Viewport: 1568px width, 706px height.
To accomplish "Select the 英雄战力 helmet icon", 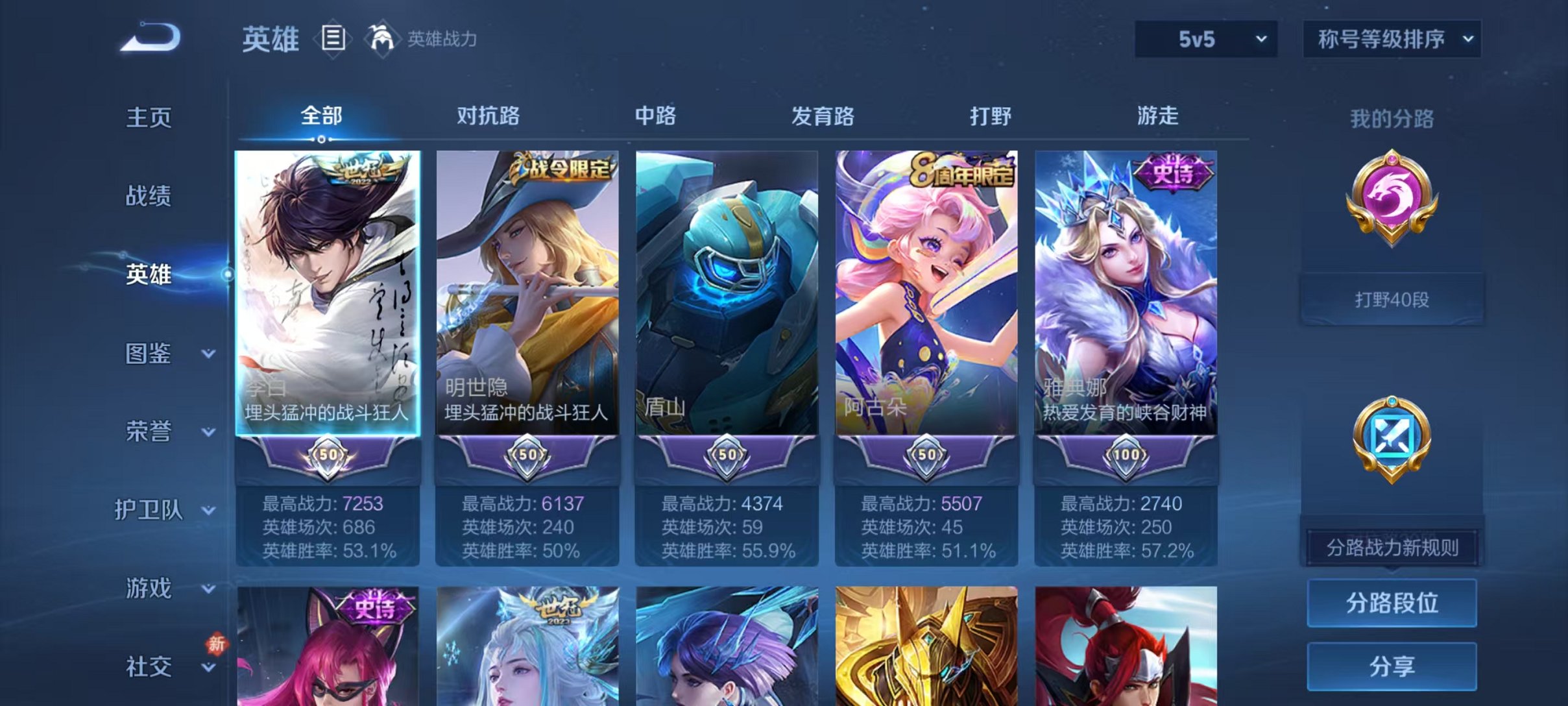I will pos(383,39).
